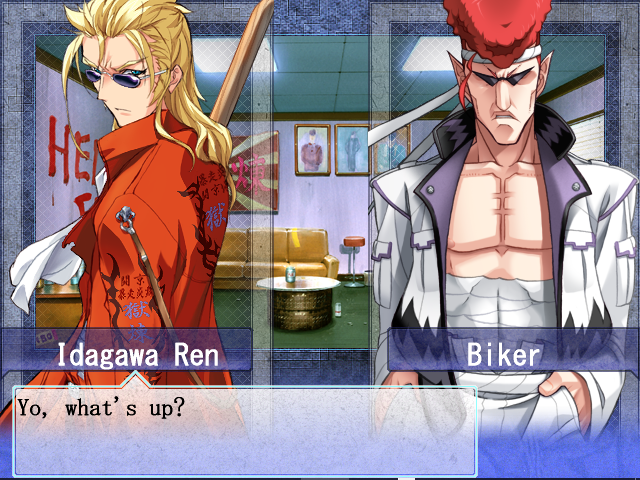
Task: Click the dialogue box to advance text
Action: click(x=244, y=430)
